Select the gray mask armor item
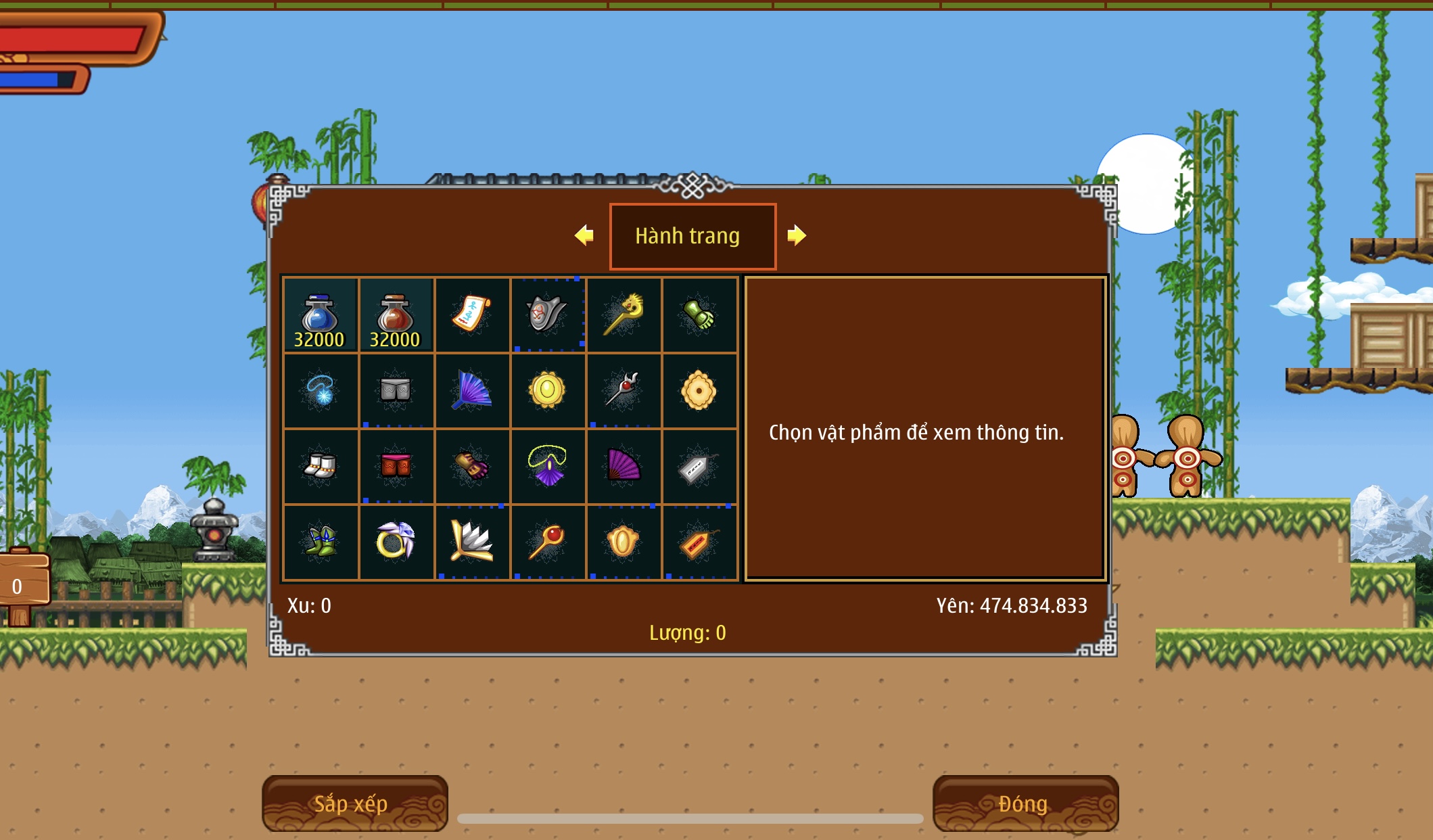Screen dimensions: 1433x840 tap(547, 315)
